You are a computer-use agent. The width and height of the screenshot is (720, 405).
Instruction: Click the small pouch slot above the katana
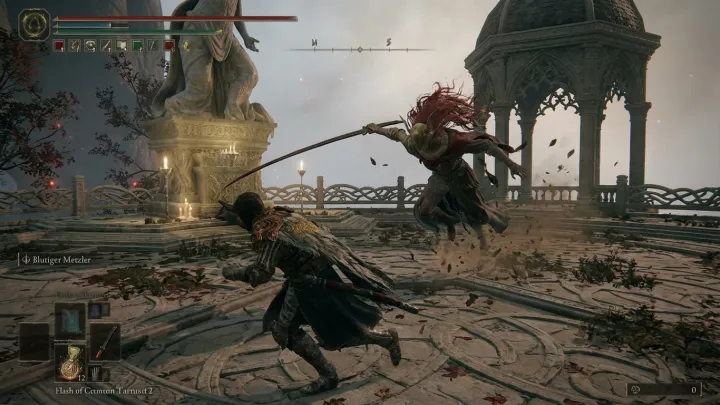tap(96, 310)
